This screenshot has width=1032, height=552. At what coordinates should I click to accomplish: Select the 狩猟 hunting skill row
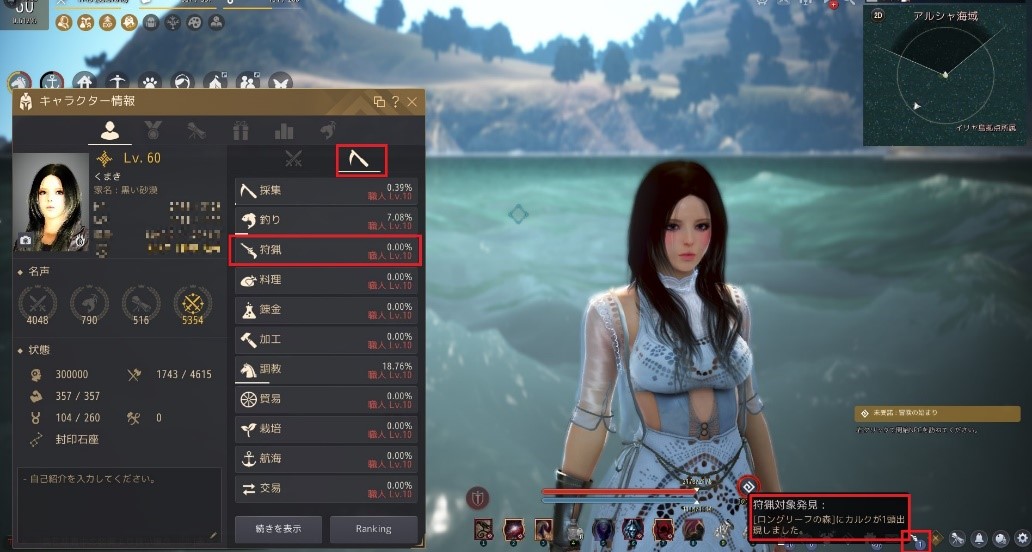(x=326, y=251)
